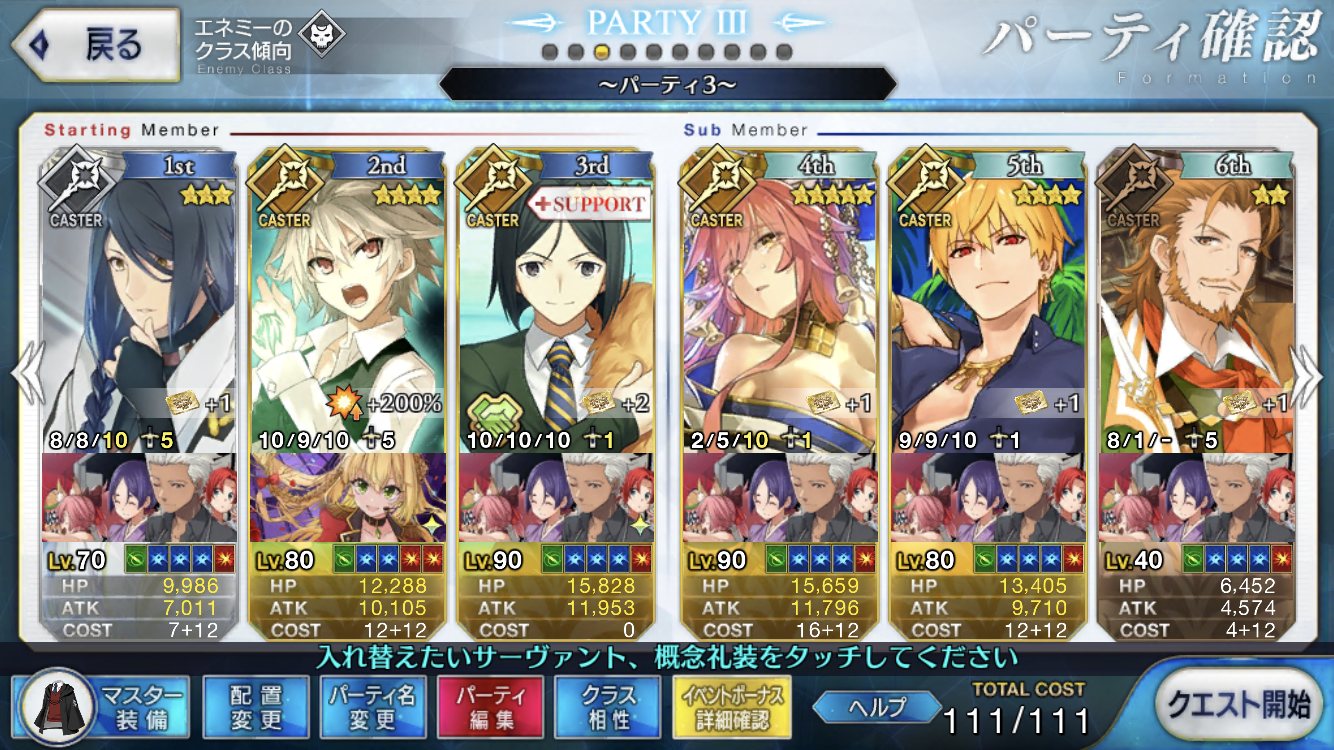
Task: Tap the 2nd servant's craft essence art
Action: [346, 497]
